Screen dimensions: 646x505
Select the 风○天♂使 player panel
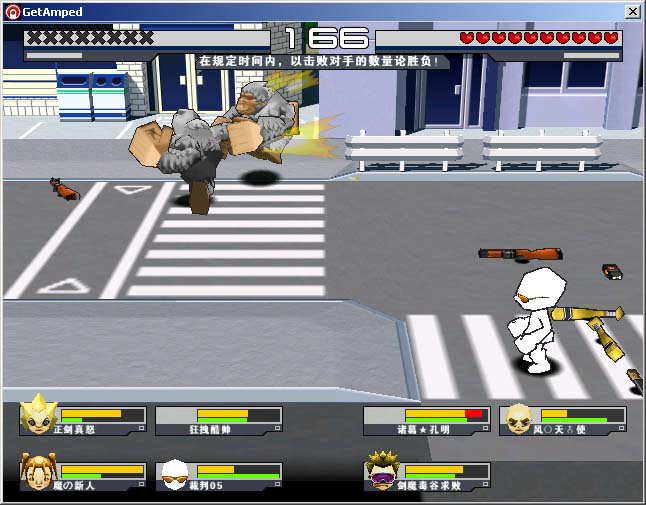point(564,420)
